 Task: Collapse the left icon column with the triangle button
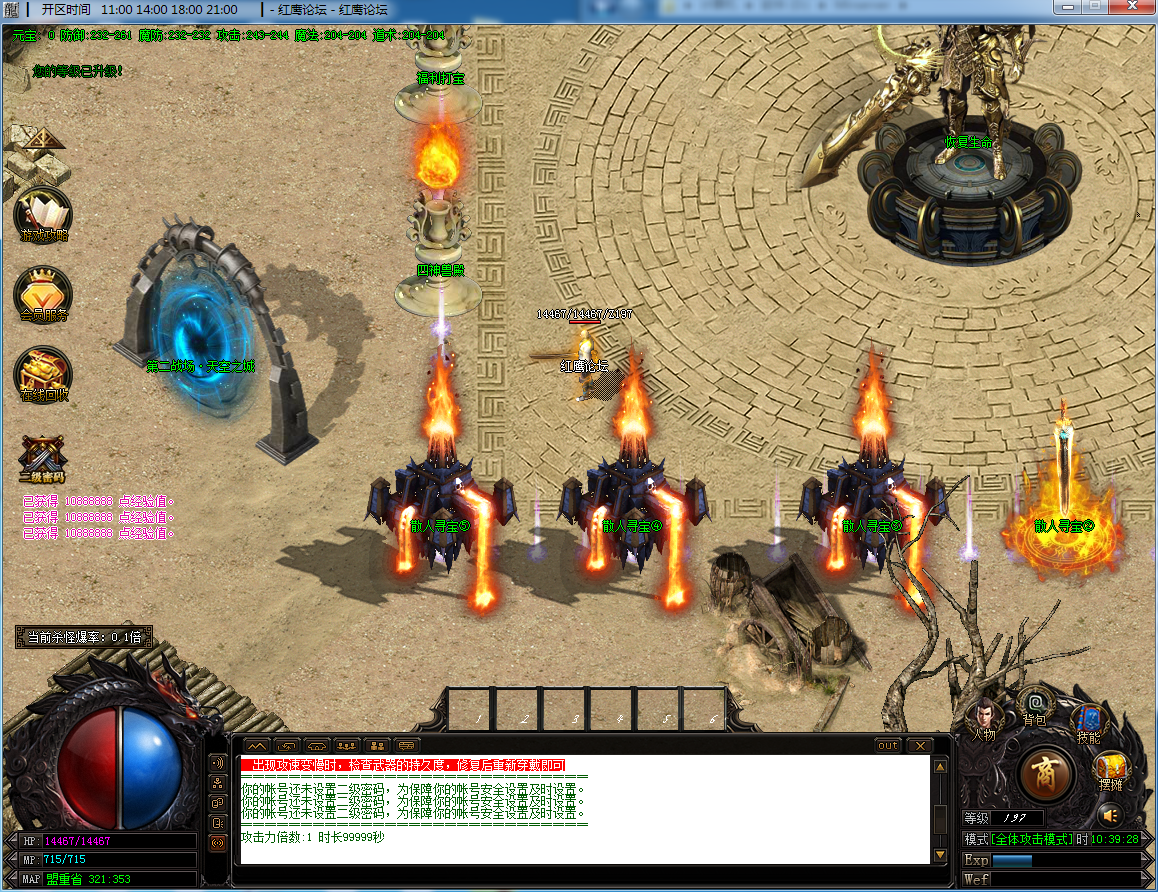tap(42, 138)
